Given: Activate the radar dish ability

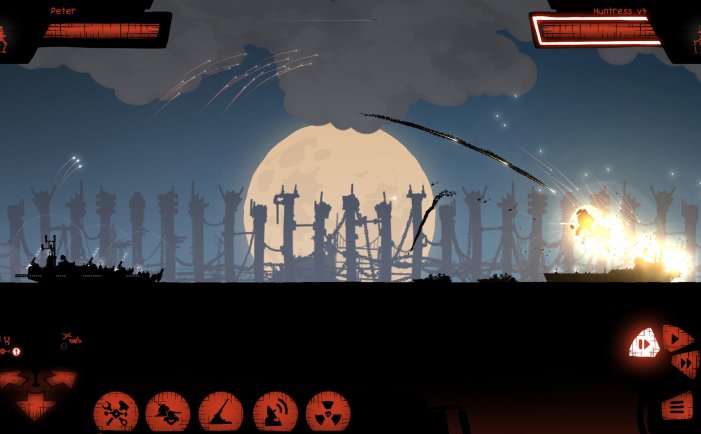Looking at the screenshot, I should 275,412.
